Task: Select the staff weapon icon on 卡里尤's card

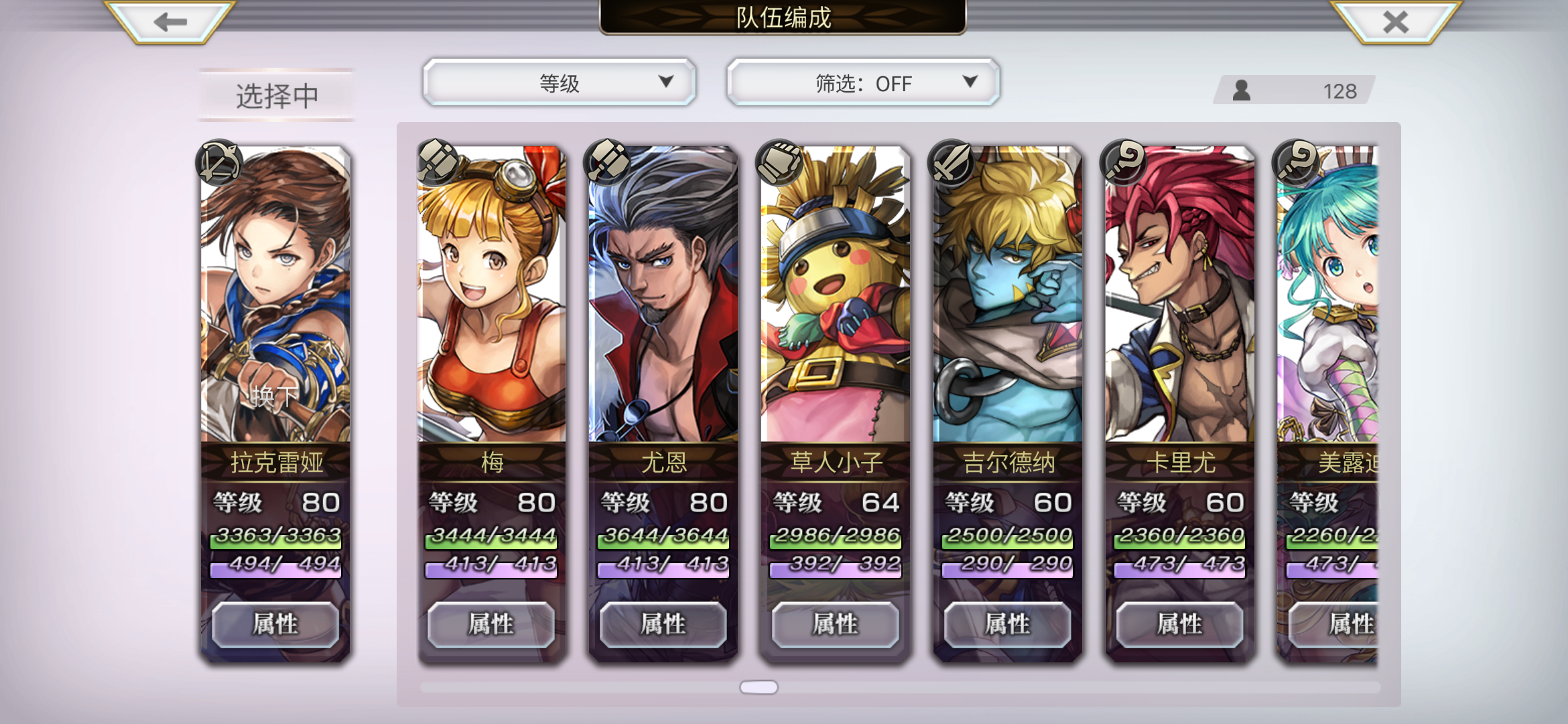Action: point(1122,163)
